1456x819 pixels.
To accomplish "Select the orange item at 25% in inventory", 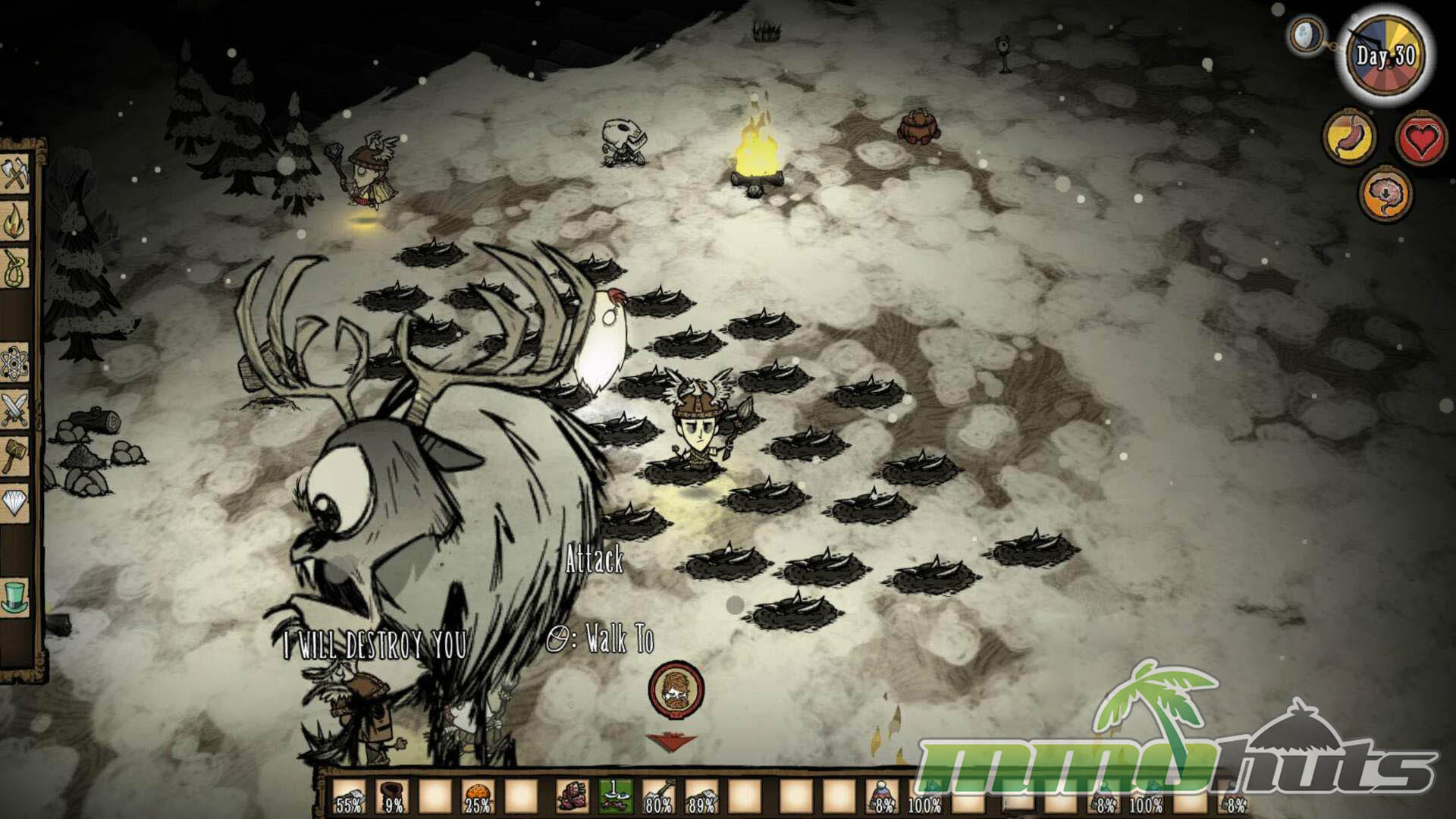I will click(478, 796).
